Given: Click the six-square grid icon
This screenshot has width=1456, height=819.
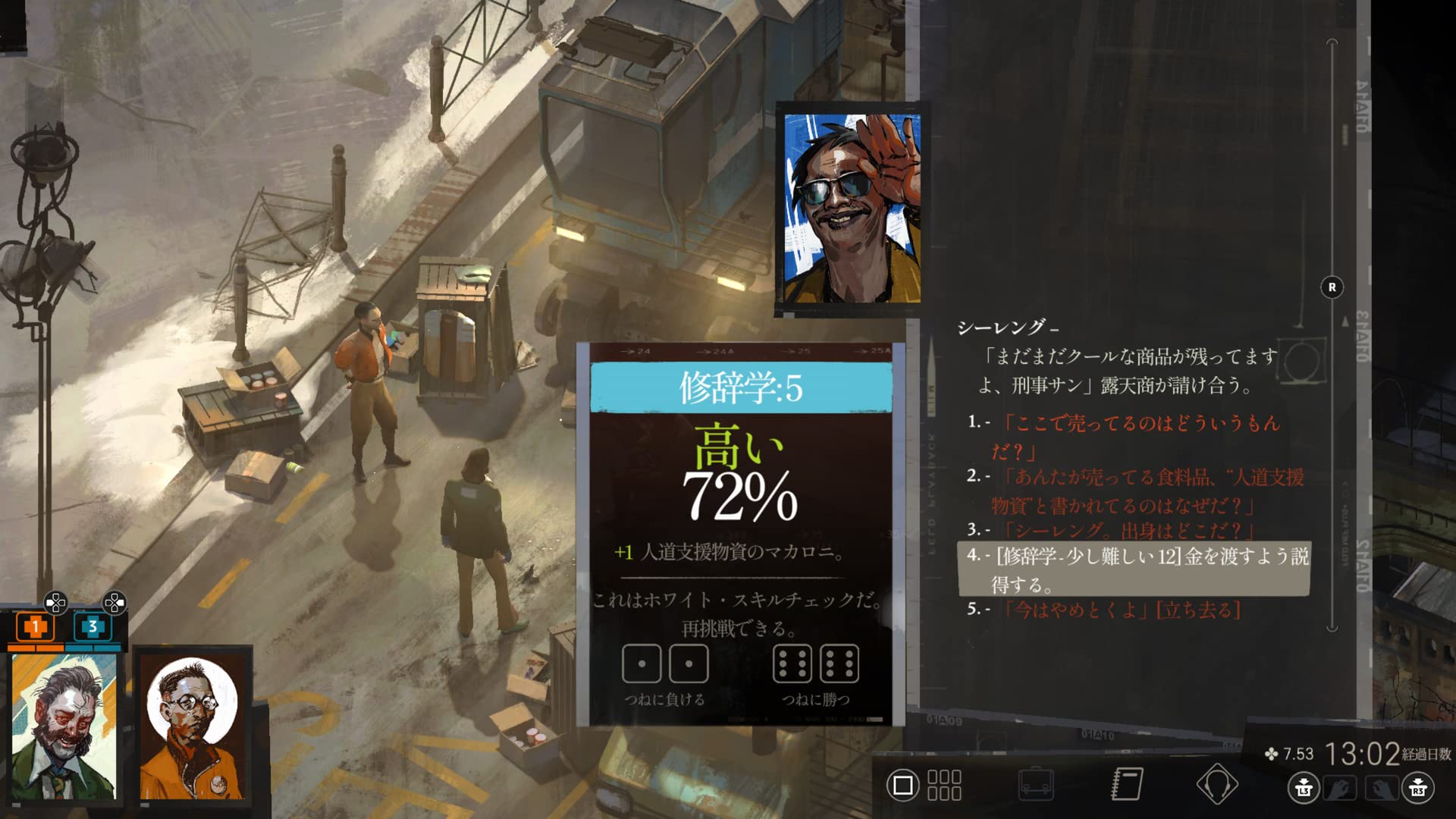Looking at the screenshot, I should (944, 786).
